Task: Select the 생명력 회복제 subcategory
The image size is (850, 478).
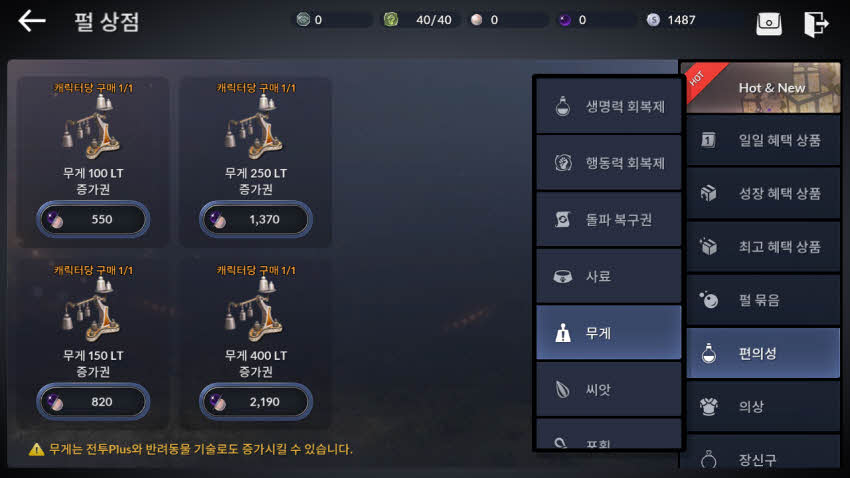Action: [608, 106]
